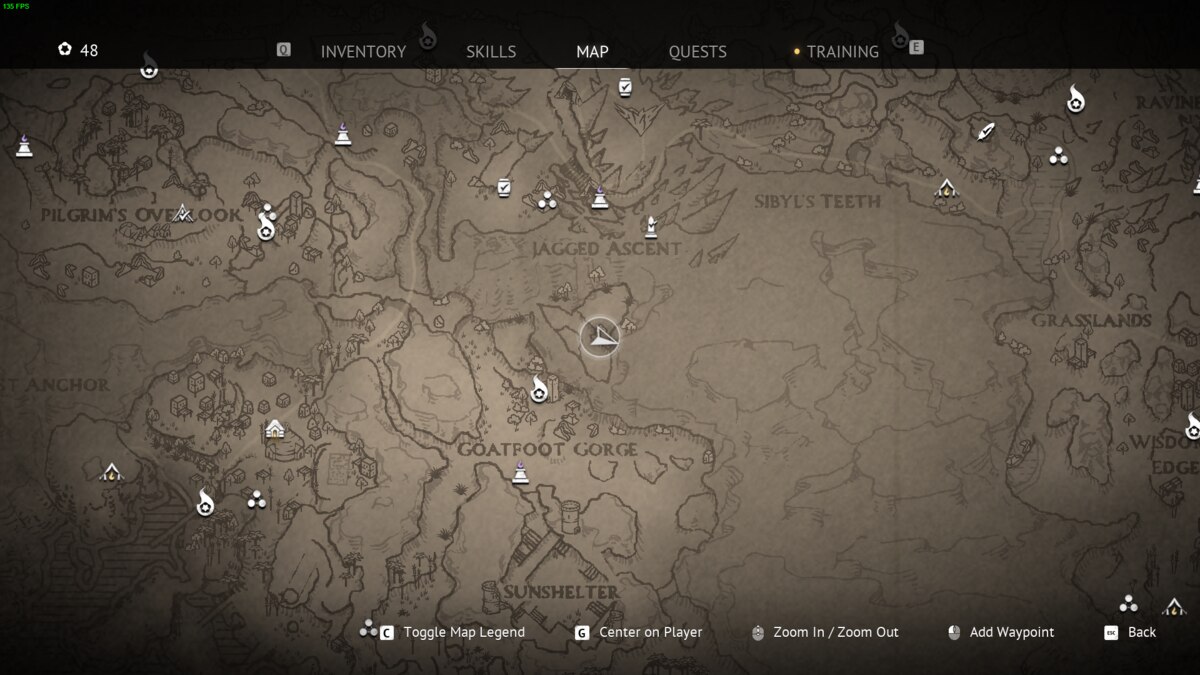The height and width of the screenshot is (675, 1200).
Task: Switch to the Skills tab
Action: [x=491, y=52]
